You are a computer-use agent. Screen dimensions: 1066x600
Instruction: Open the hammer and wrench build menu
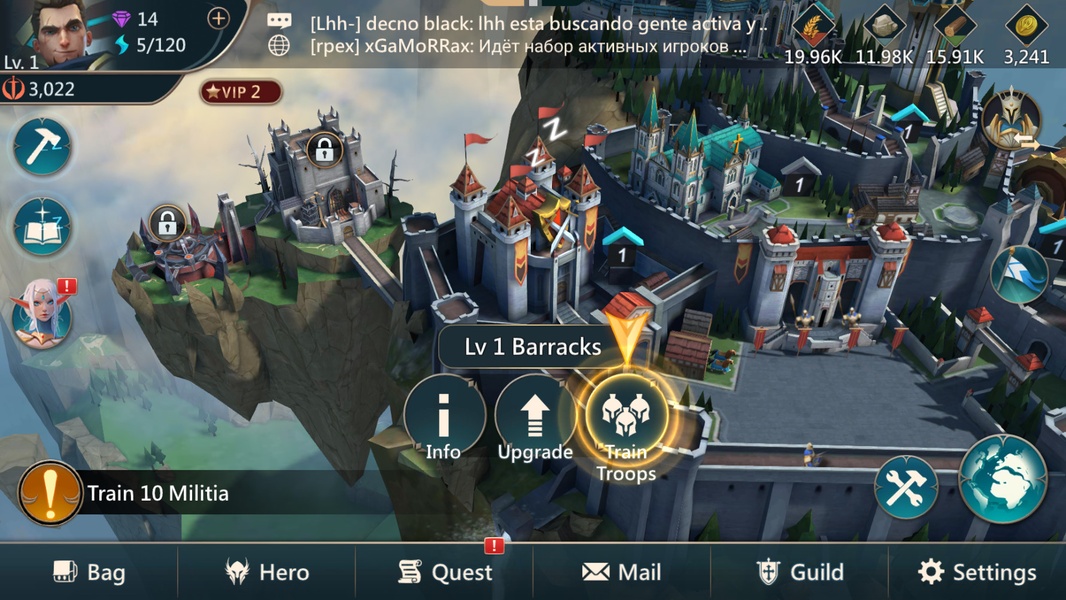click(906, 488)
